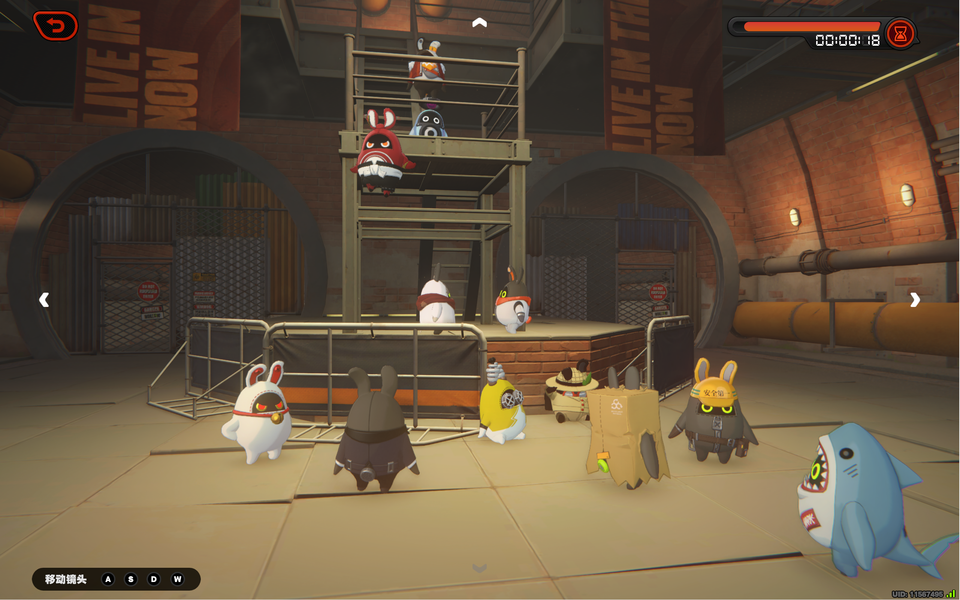Screen dimensions: 960x600
Task: Pan the camera right with the right arrow
Action: click(915, 299)
